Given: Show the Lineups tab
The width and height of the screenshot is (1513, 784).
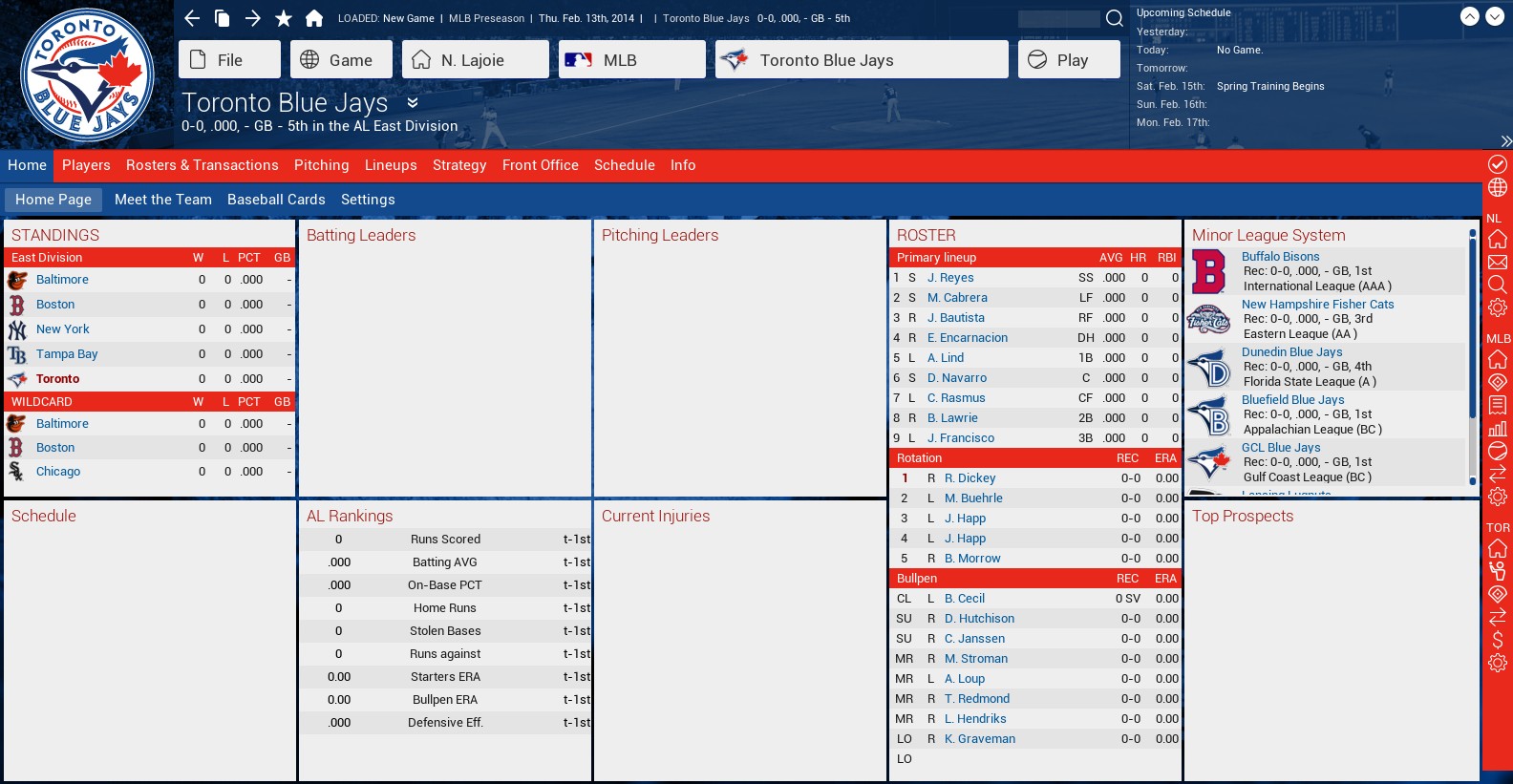Looking at the screenshot, I should [391, 165].
